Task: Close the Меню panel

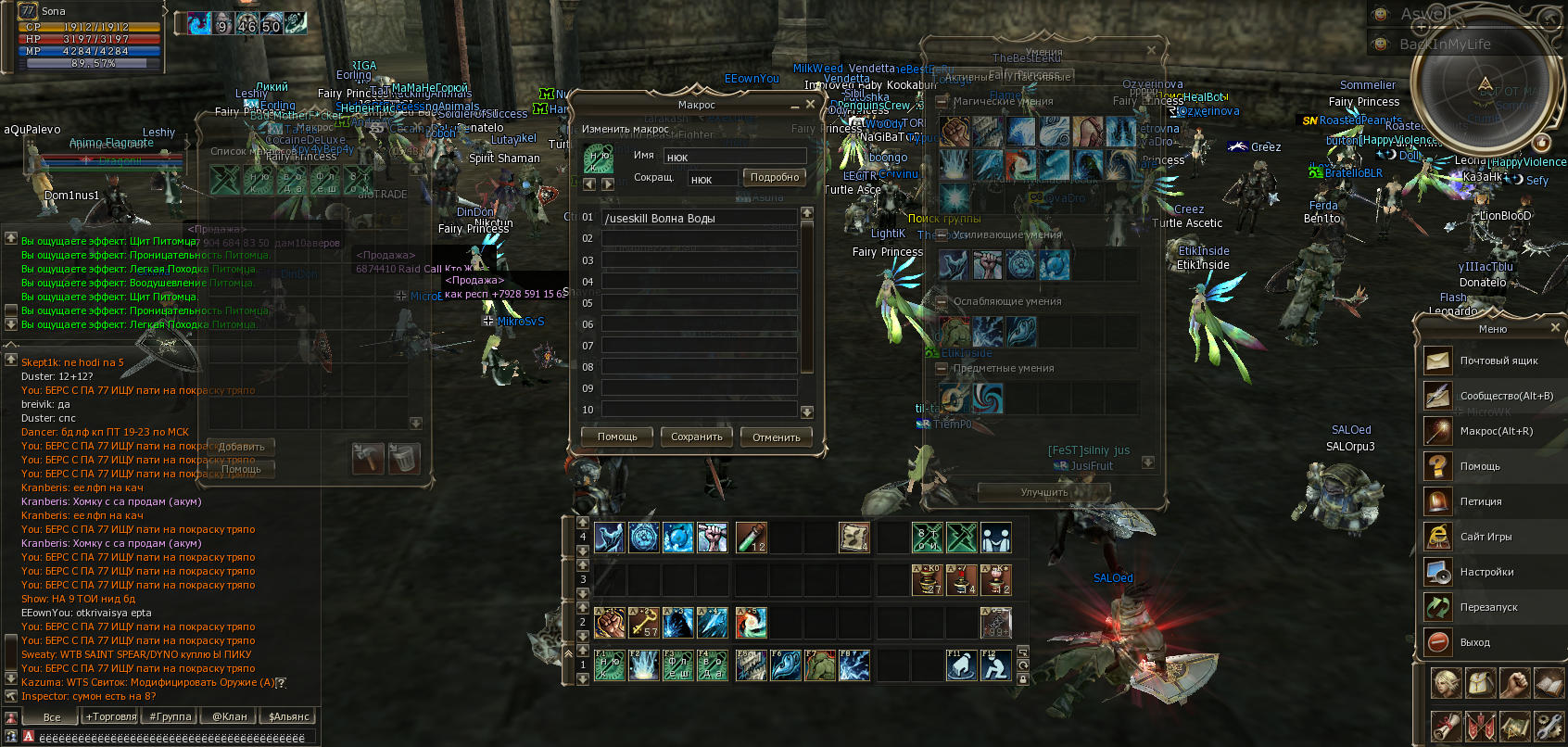Action: [1555, 327]
